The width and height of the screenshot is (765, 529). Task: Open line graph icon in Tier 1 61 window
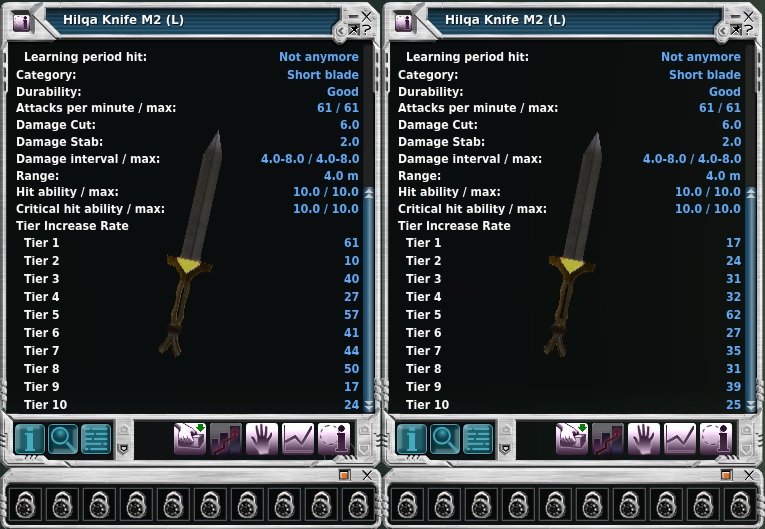click(298, 438)
